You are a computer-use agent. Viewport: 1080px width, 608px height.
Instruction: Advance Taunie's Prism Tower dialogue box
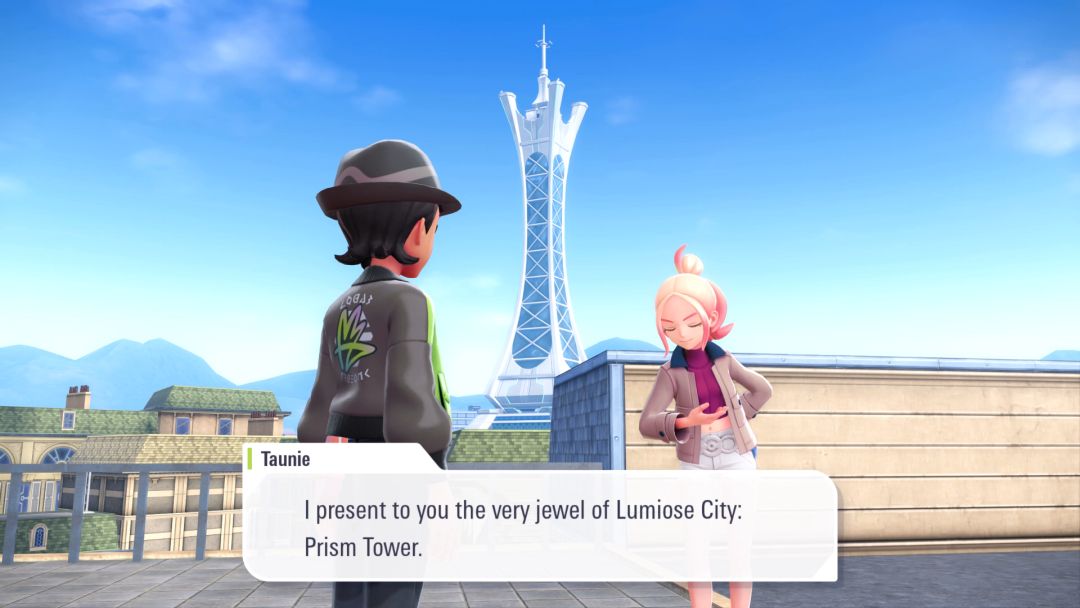click(x=540, y=528)
